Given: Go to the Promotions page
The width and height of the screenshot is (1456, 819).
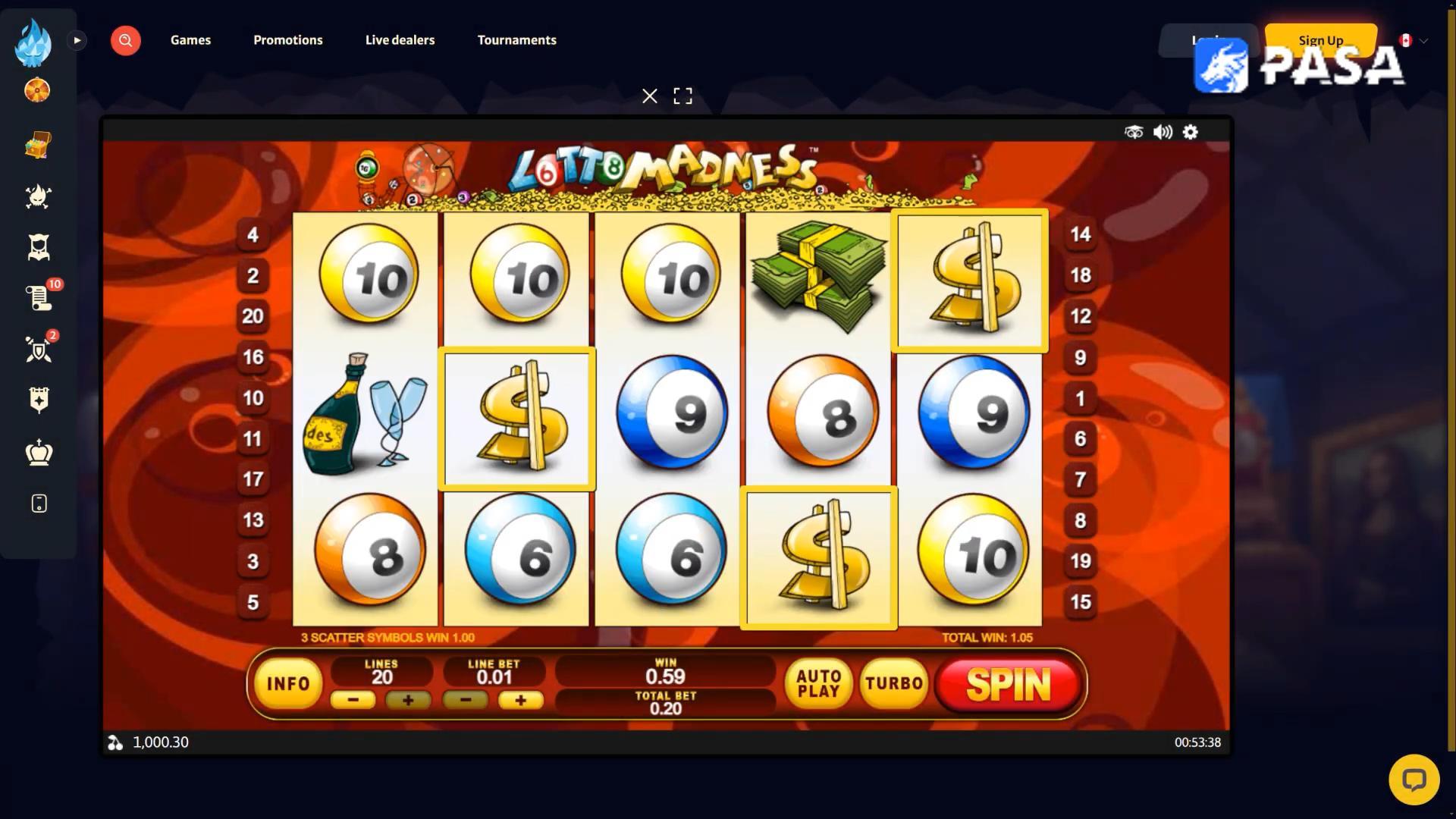Looking at the screenshot, I should pyautogui.click(x=288, y=40).
